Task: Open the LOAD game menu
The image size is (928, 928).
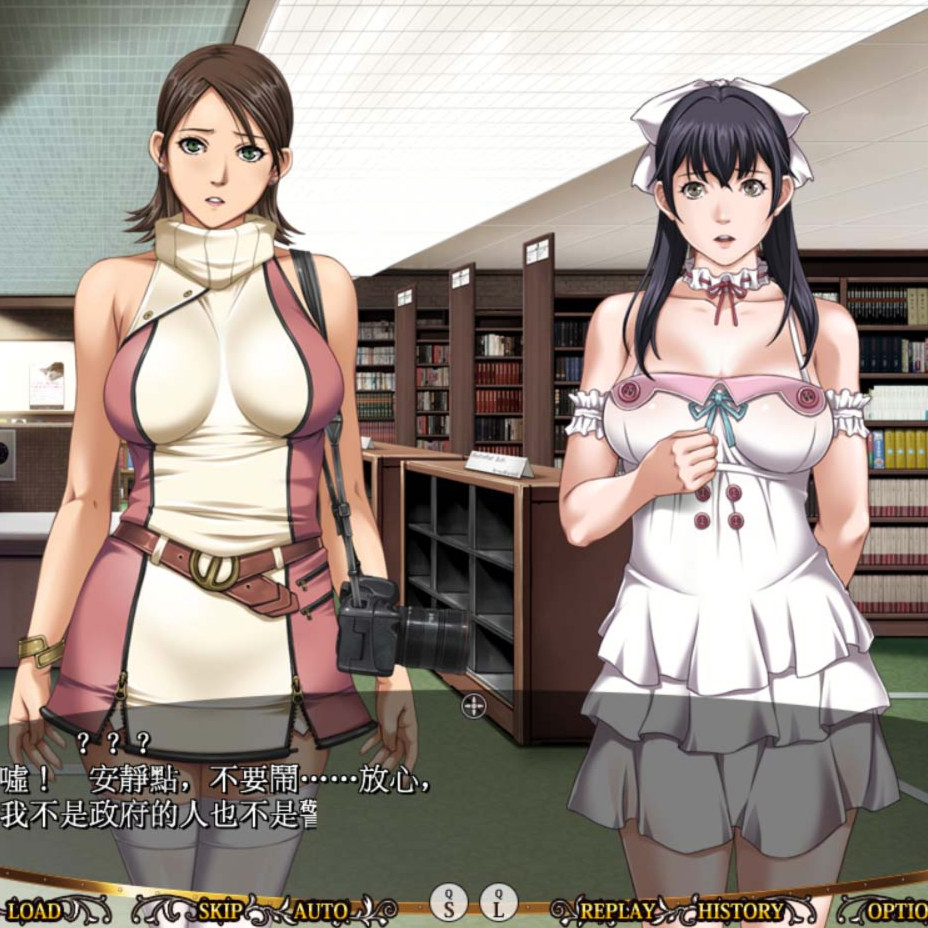Action: pyautogui.click(x=34, y=910)
